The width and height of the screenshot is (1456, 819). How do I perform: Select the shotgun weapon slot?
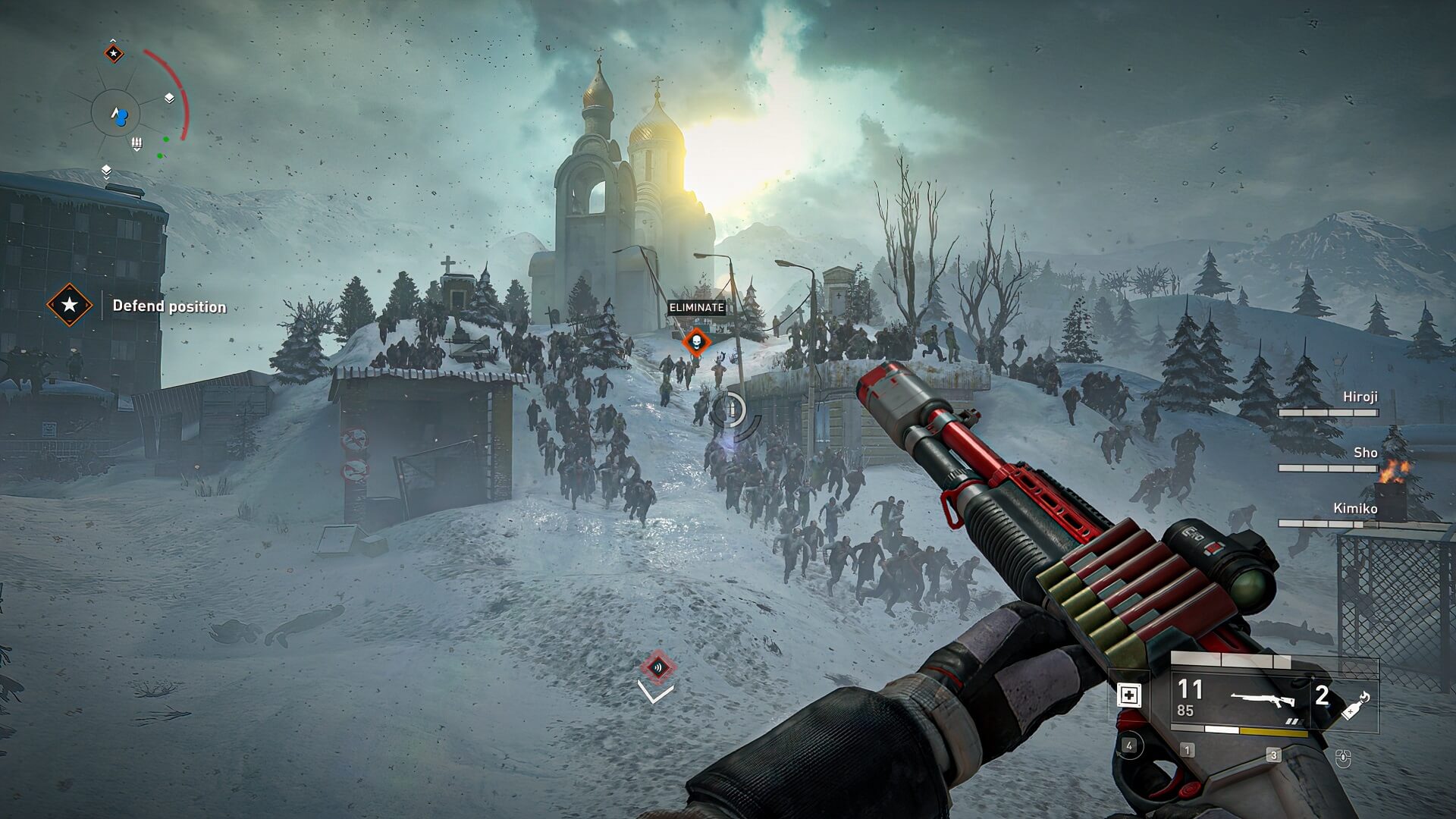(x=1260, y=698)
